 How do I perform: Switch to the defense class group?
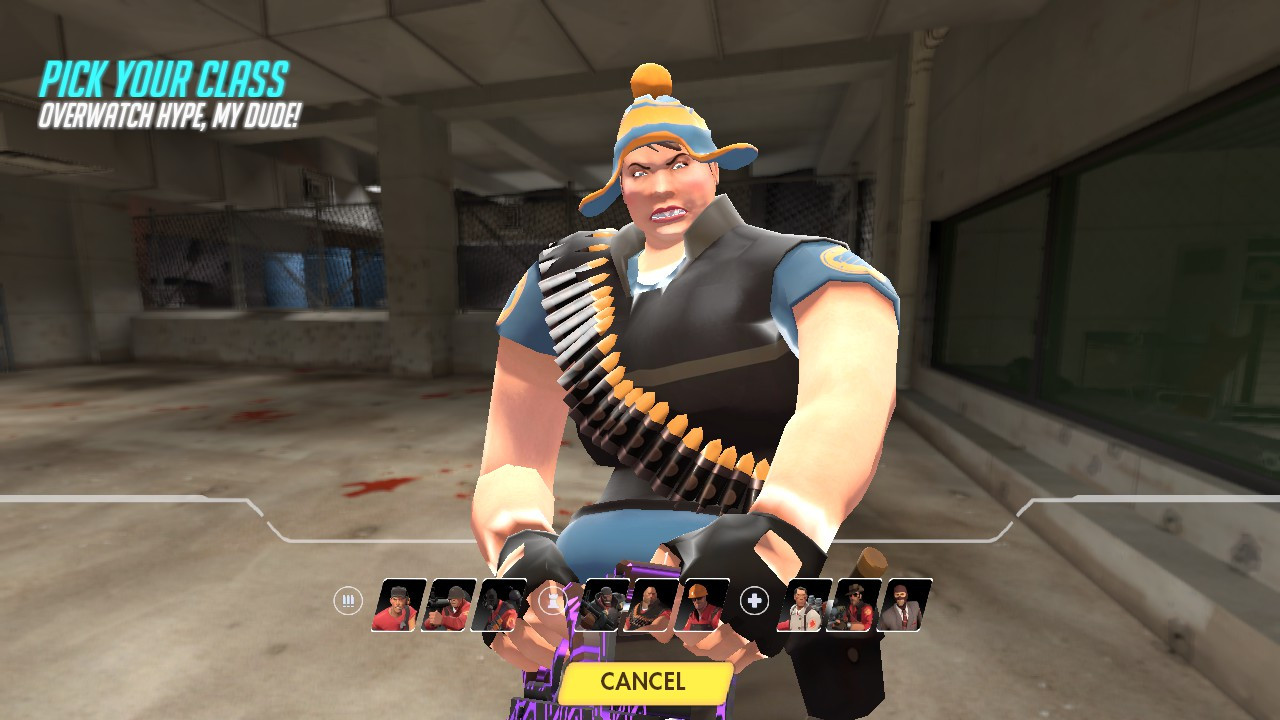click(553, 598)
